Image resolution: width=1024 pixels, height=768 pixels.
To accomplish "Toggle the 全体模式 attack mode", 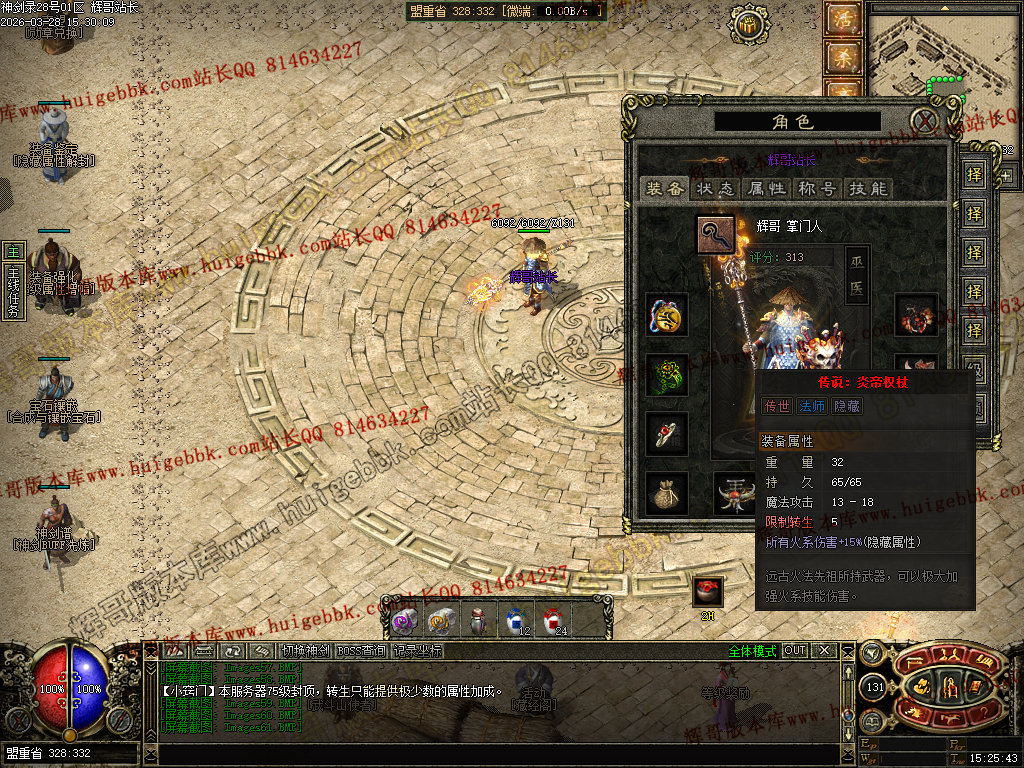I will pos(751,651).
